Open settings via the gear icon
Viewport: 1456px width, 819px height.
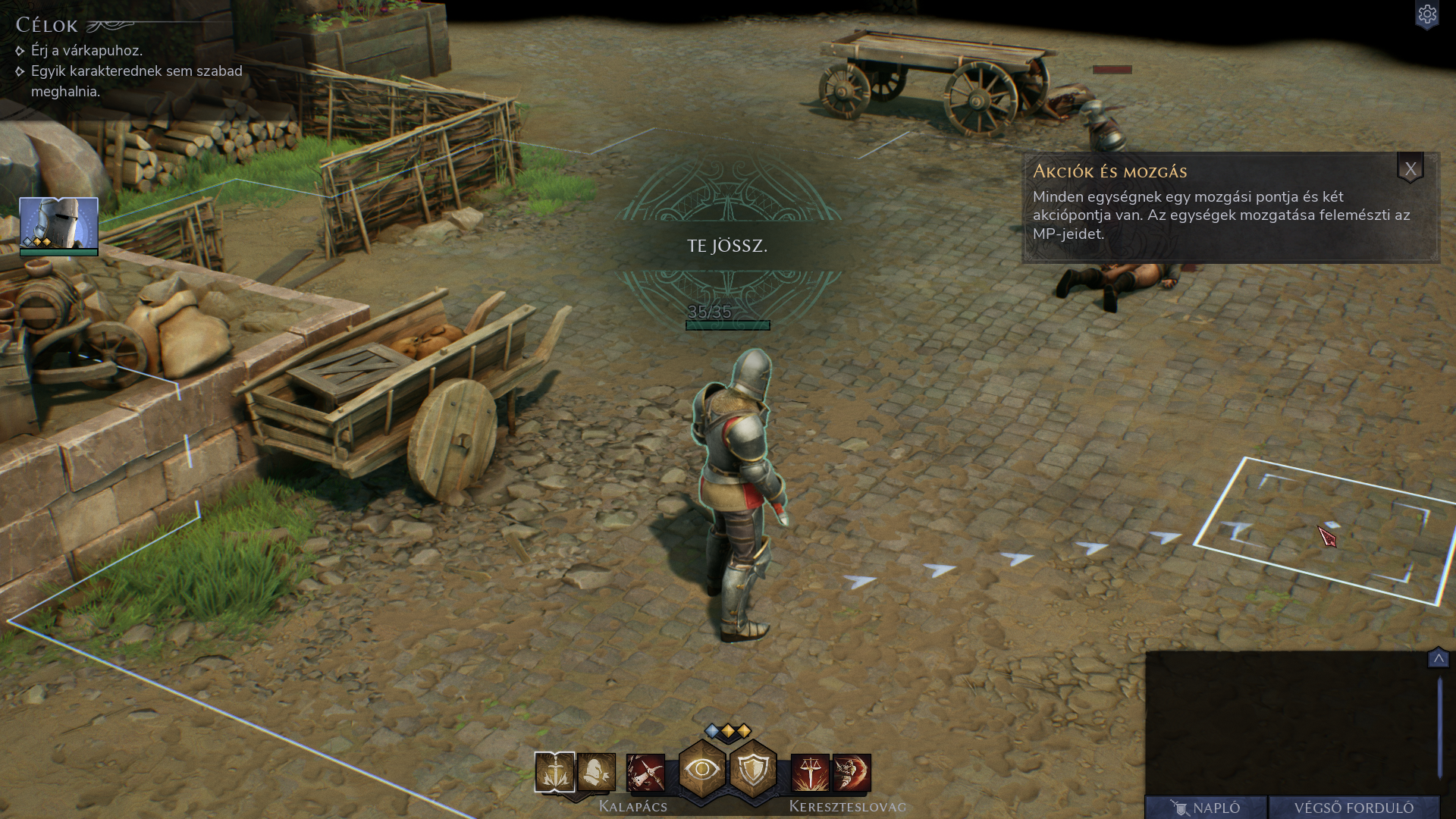click(1426, 15)
